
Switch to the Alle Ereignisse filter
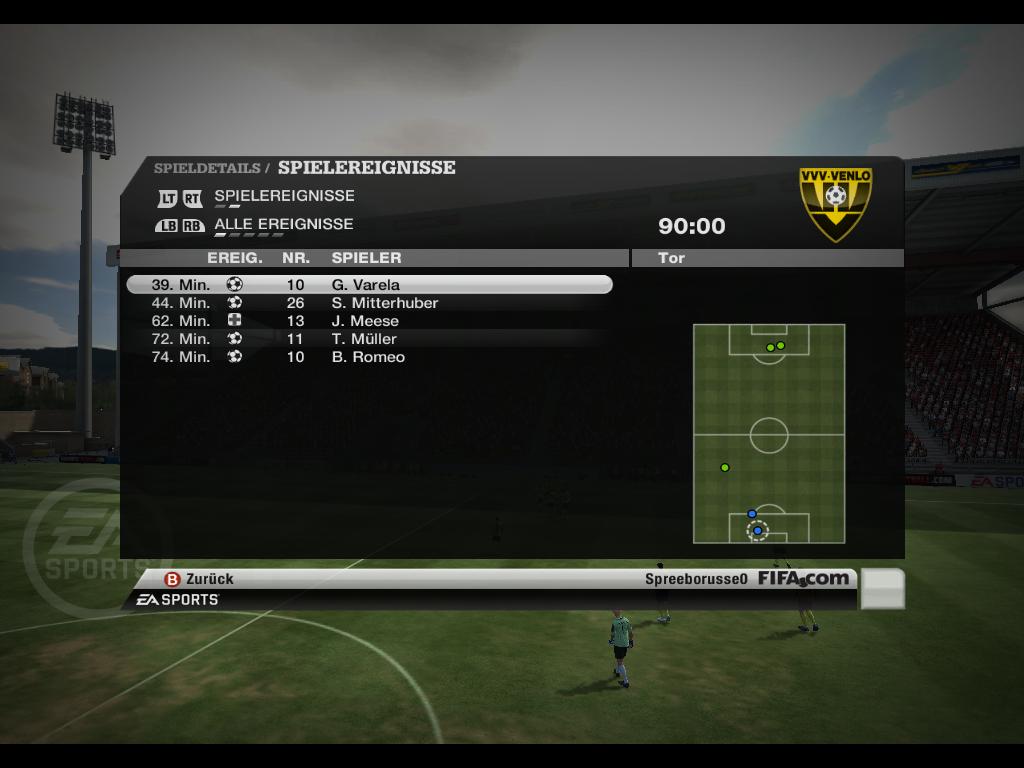pos(283,225)
